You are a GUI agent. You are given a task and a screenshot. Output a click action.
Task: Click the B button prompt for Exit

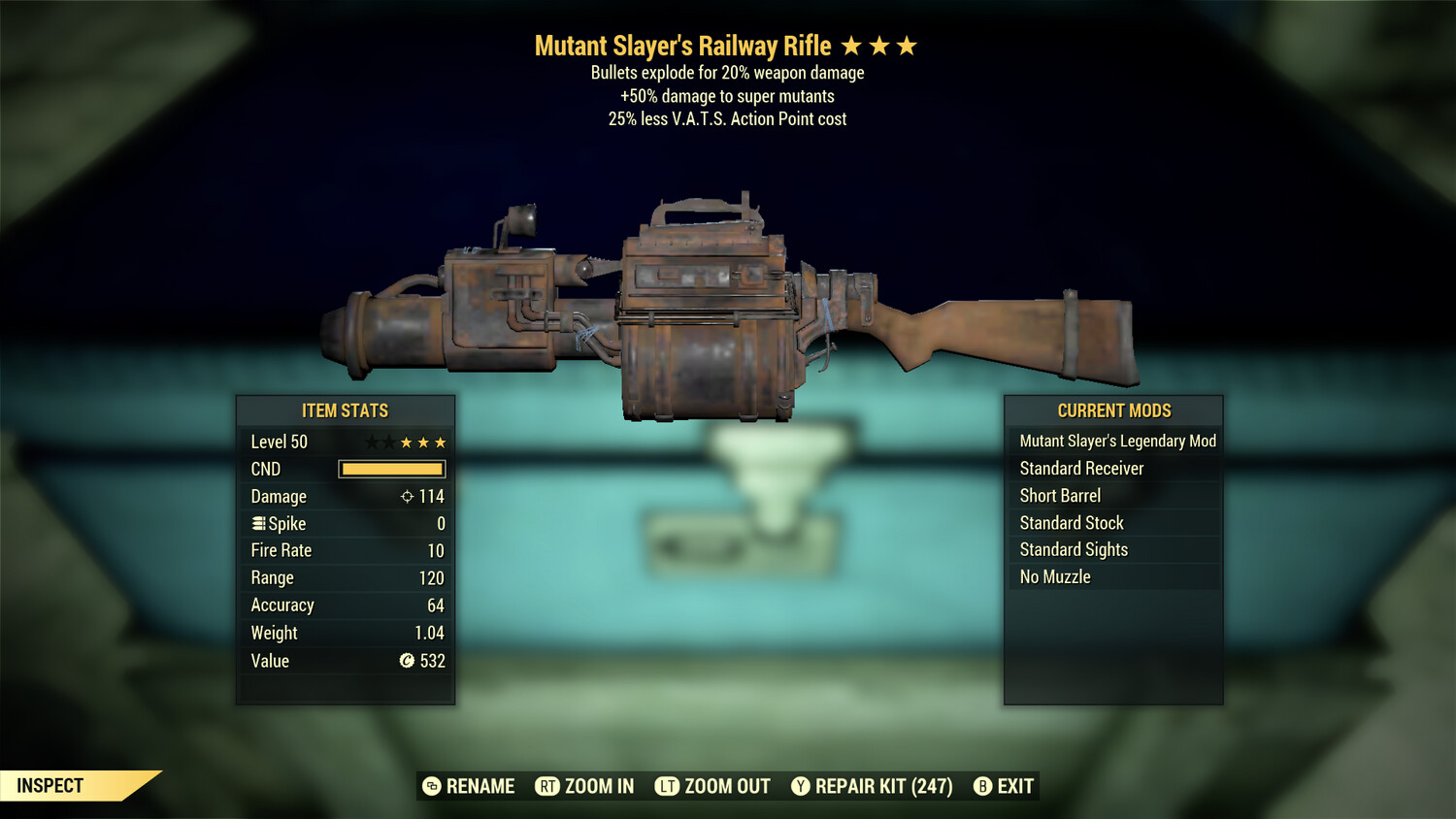tap(983, 786)
